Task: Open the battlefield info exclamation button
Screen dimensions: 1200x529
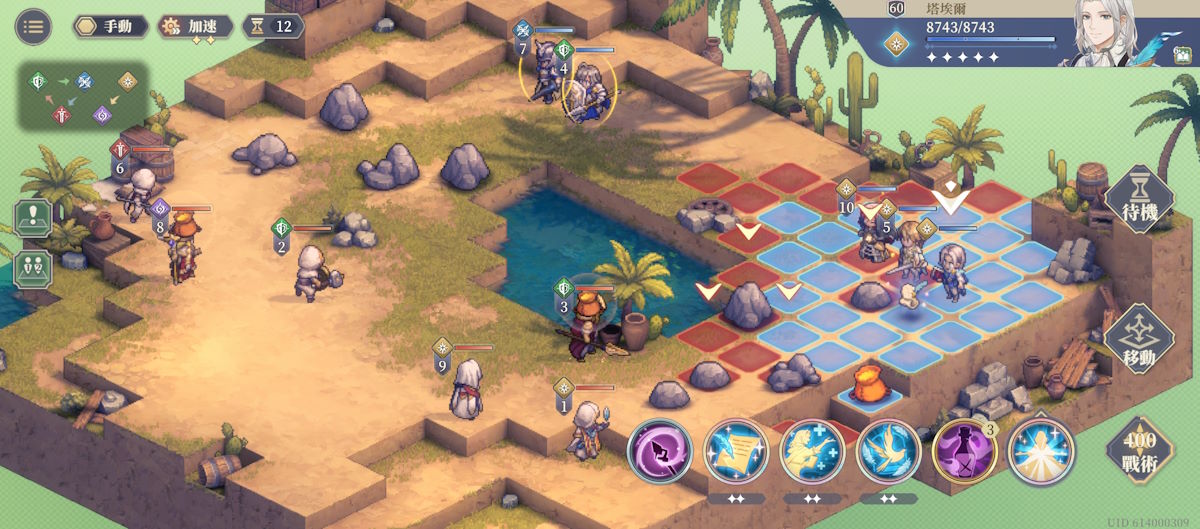Action: click(x=34, y=219)
